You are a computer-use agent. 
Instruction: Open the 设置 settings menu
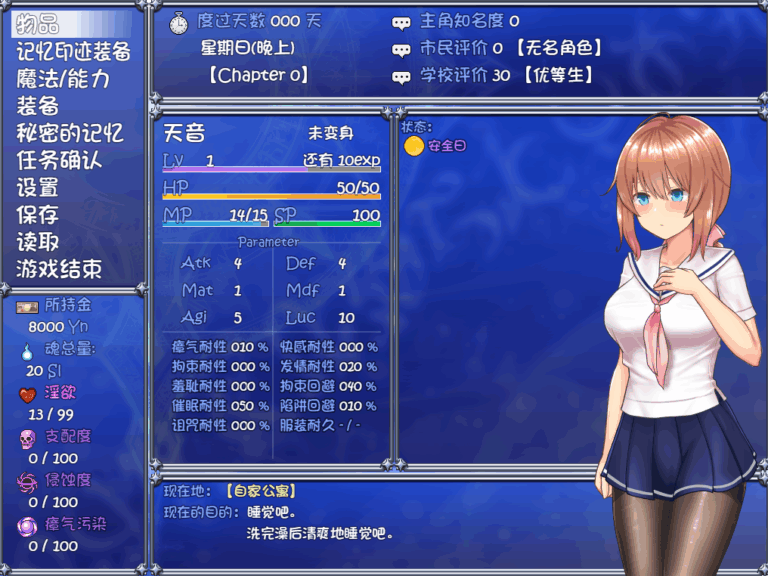click(38, 187)
